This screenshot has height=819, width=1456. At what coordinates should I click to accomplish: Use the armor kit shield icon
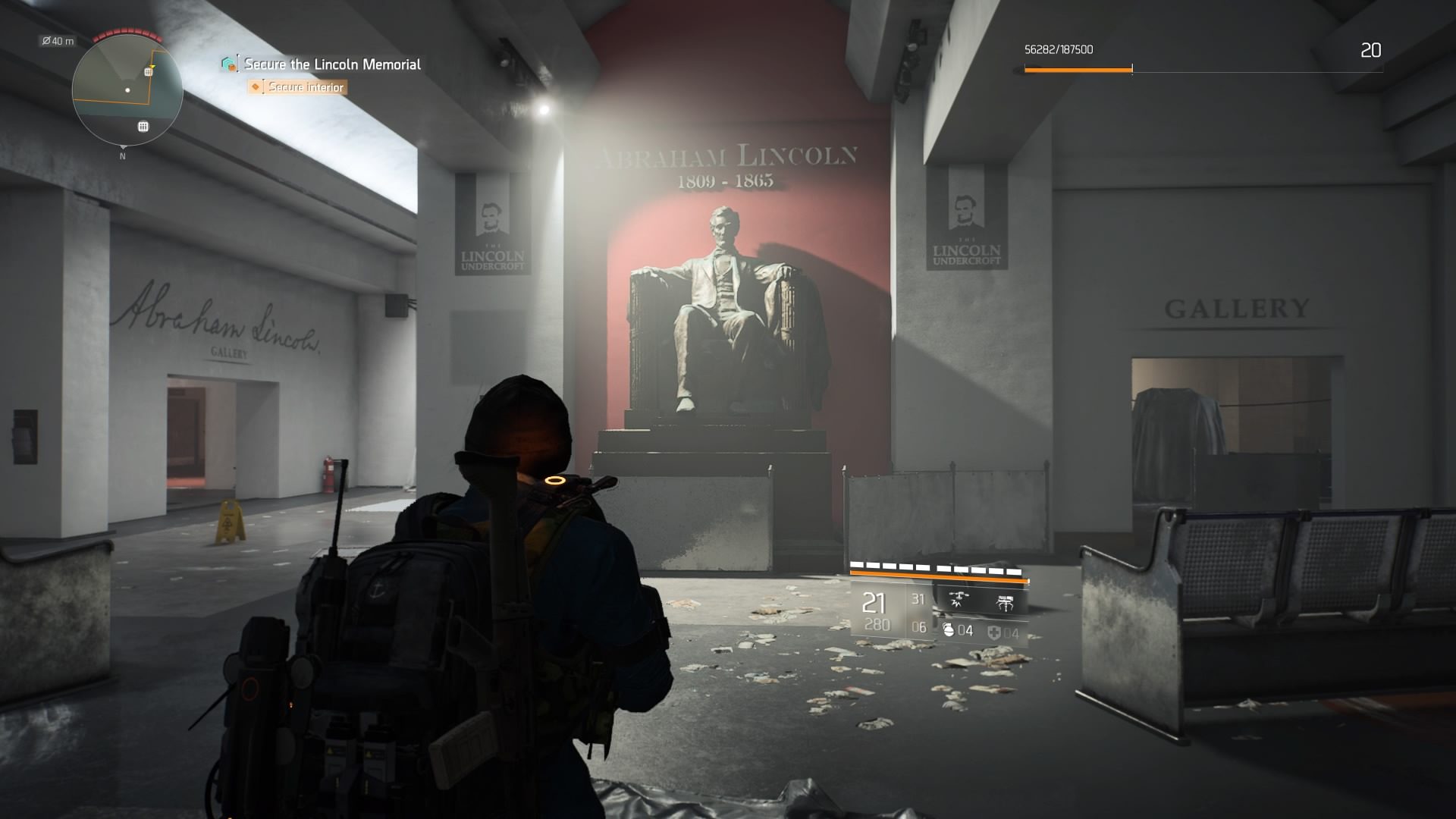(993, 632)
